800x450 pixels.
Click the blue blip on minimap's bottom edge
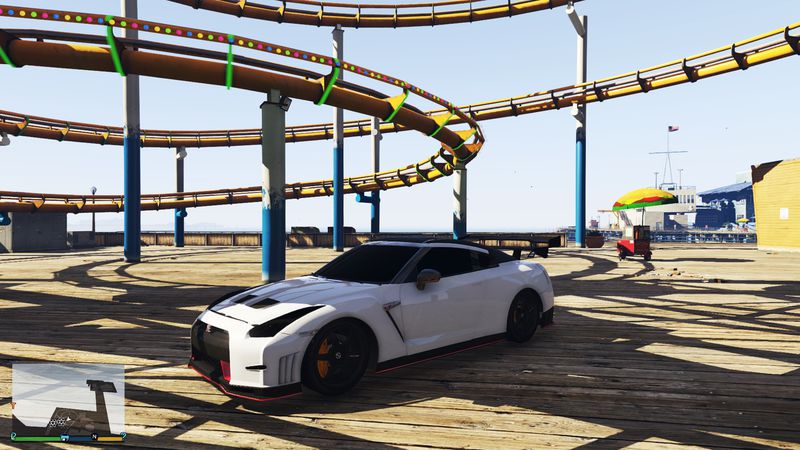(65, 438)
